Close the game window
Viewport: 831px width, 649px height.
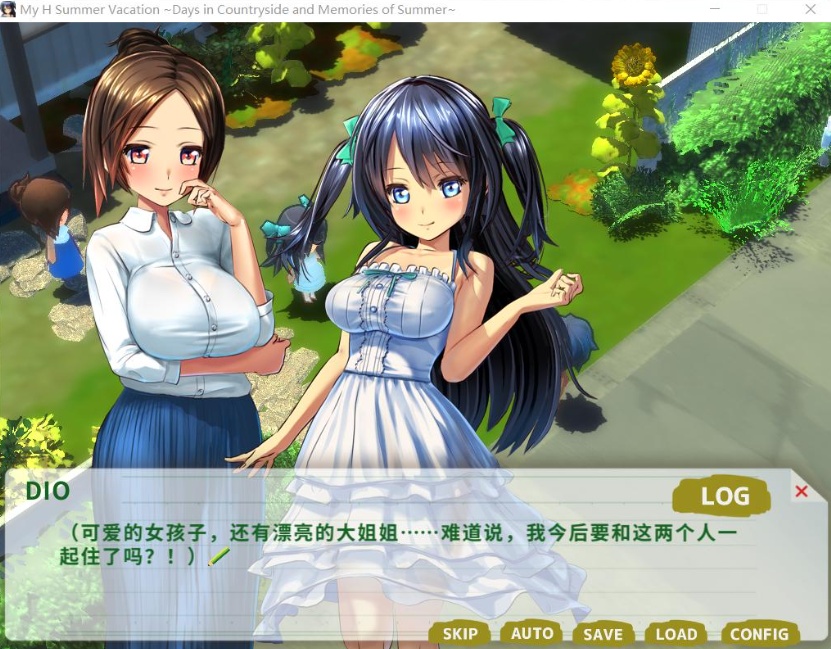[x=809, y=10]
